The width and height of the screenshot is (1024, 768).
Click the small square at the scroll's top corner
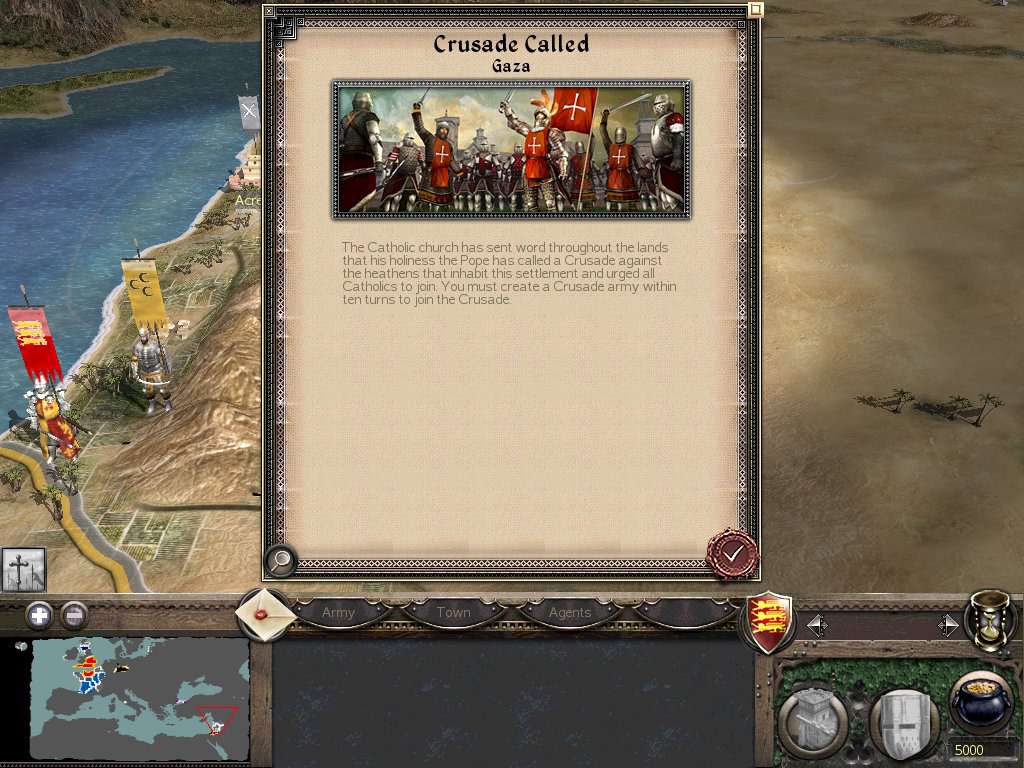[756, 10]
